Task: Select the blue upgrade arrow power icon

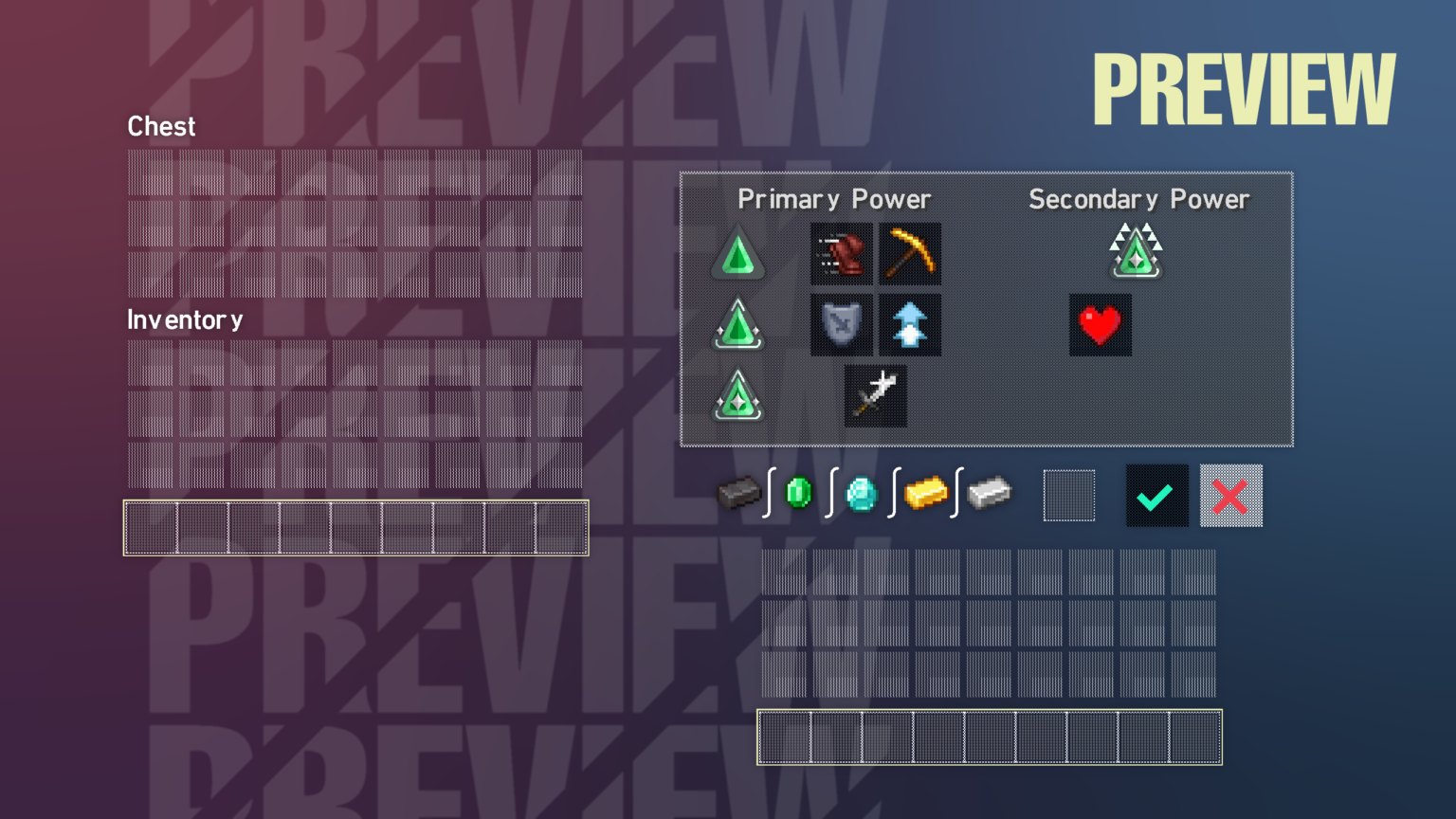Action: (x=909, y=325)
